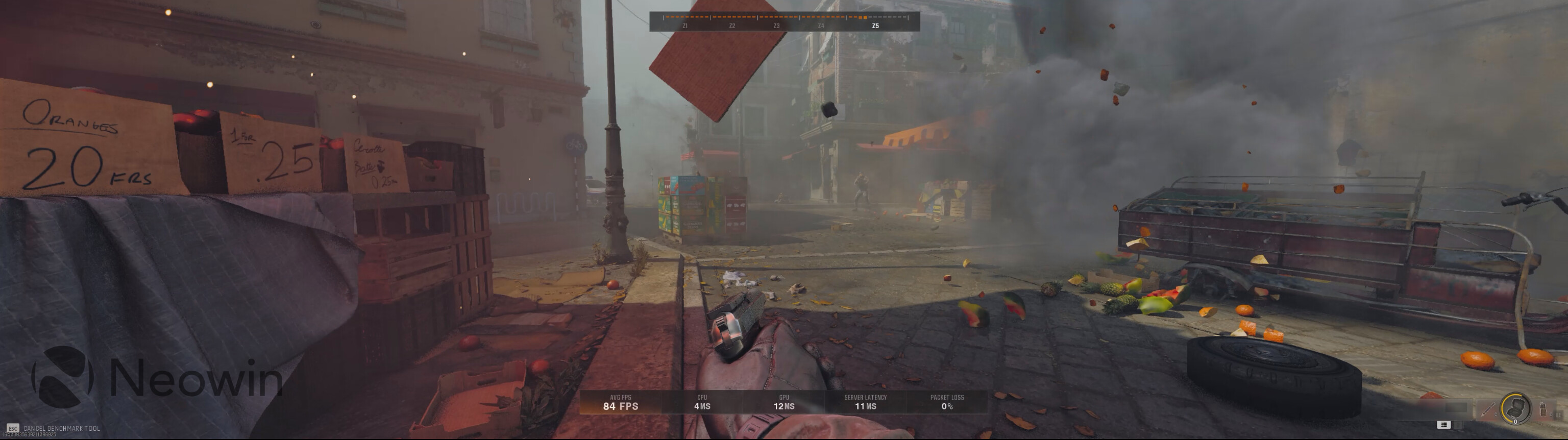
Task: Click the Z2 zone label on benchmark bar
Action: click(732, 26)
